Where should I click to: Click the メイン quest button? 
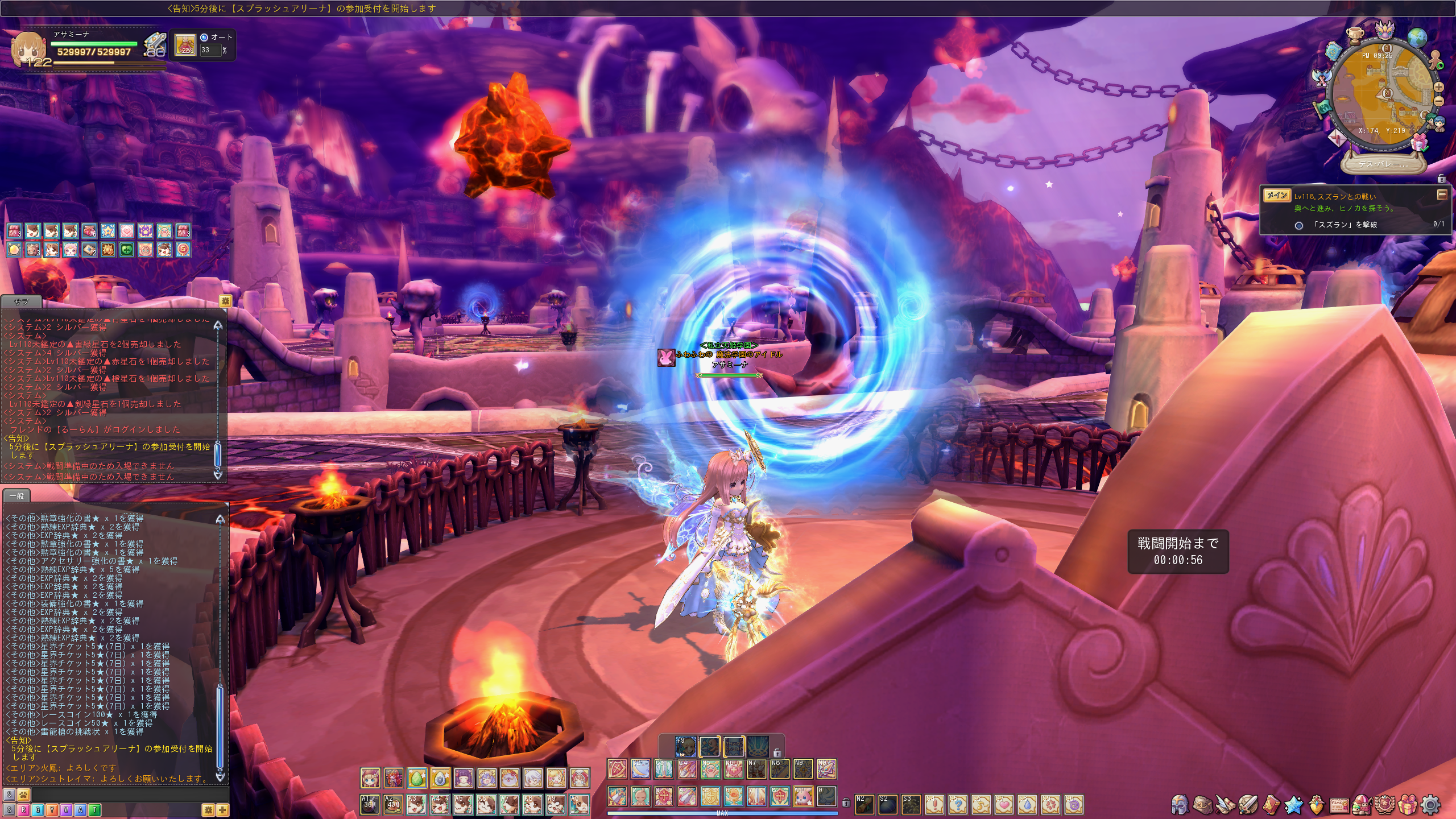pyautogui.click(x=1277, y=196)
